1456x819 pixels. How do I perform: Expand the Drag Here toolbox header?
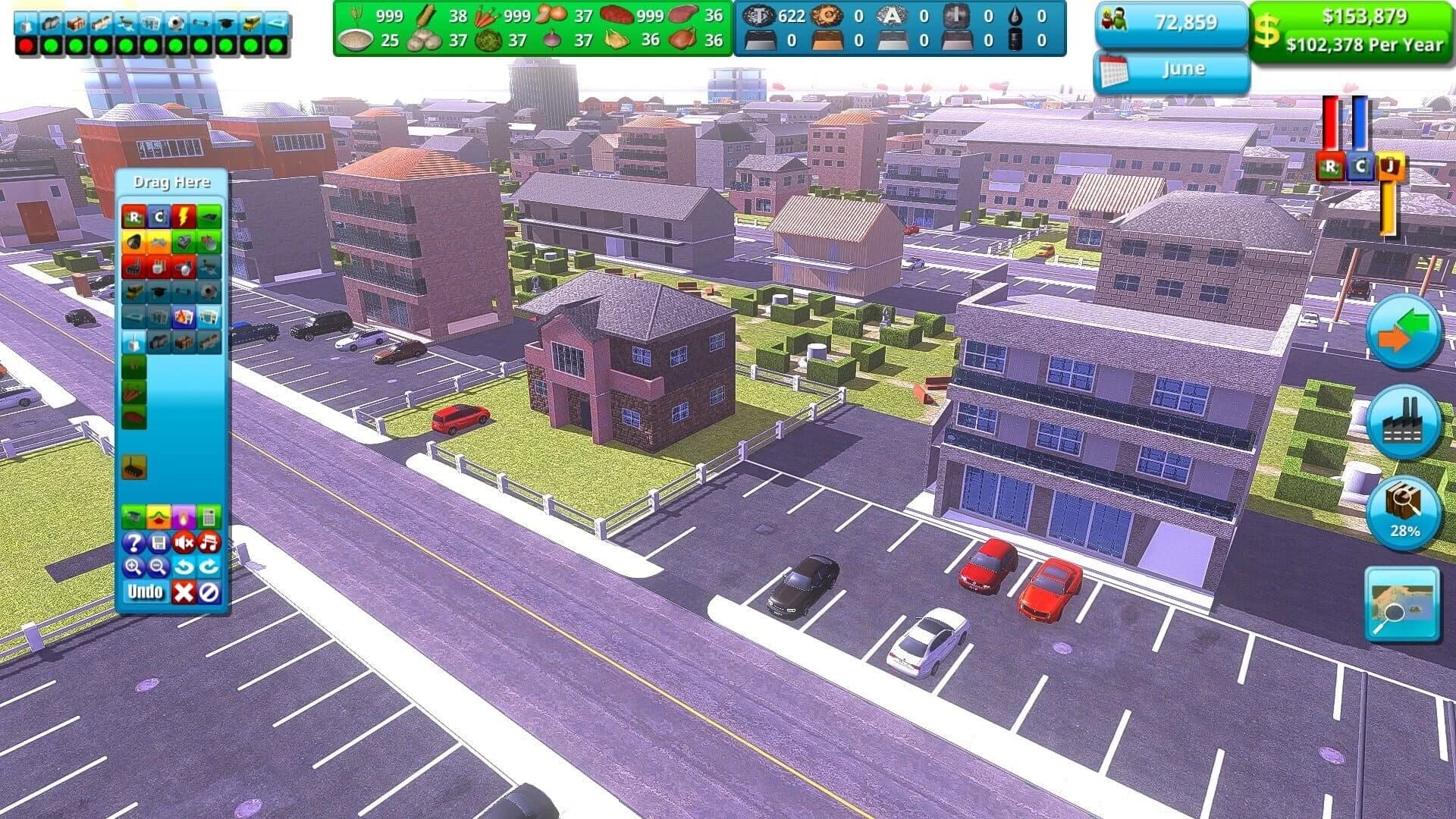(x=173, y=182)
